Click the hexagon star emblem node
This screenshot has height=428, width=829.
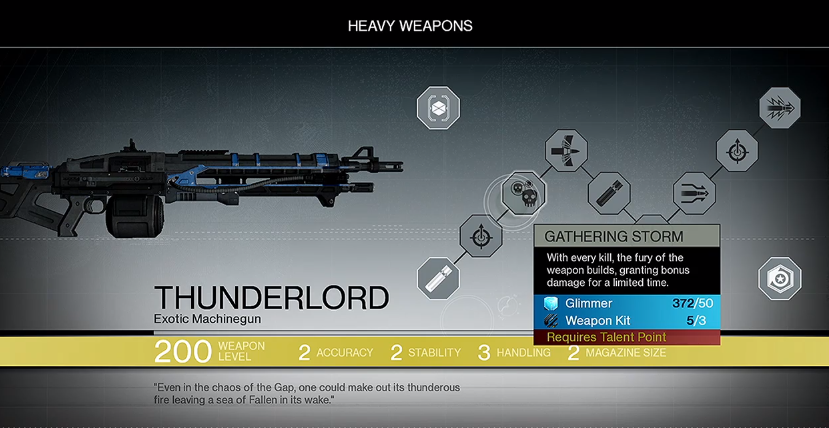click(778, 278)
